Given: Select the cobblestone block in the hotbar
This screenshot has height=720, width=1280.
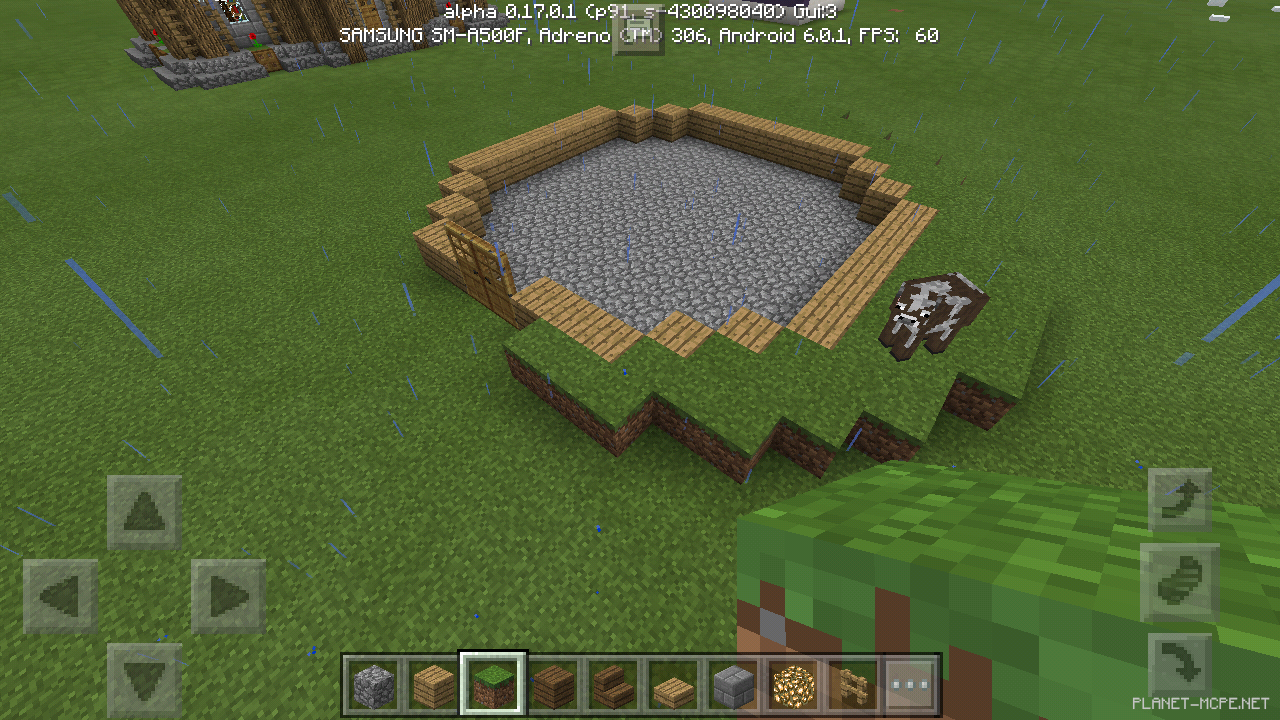Looking at the screenshot, I should point(375,685).
